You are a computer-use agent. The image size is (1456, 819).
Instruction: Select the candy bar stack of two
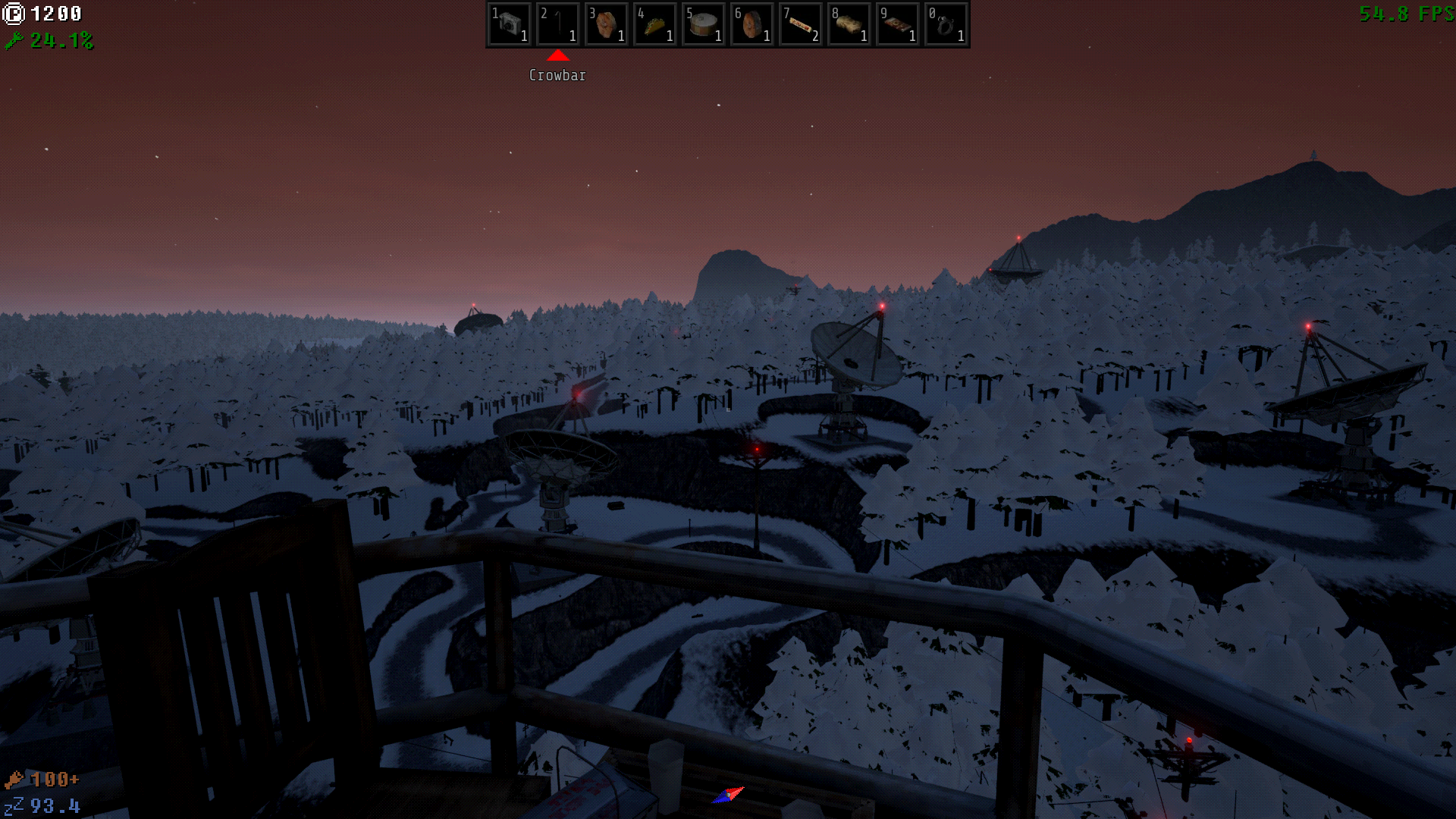(801, 24)
